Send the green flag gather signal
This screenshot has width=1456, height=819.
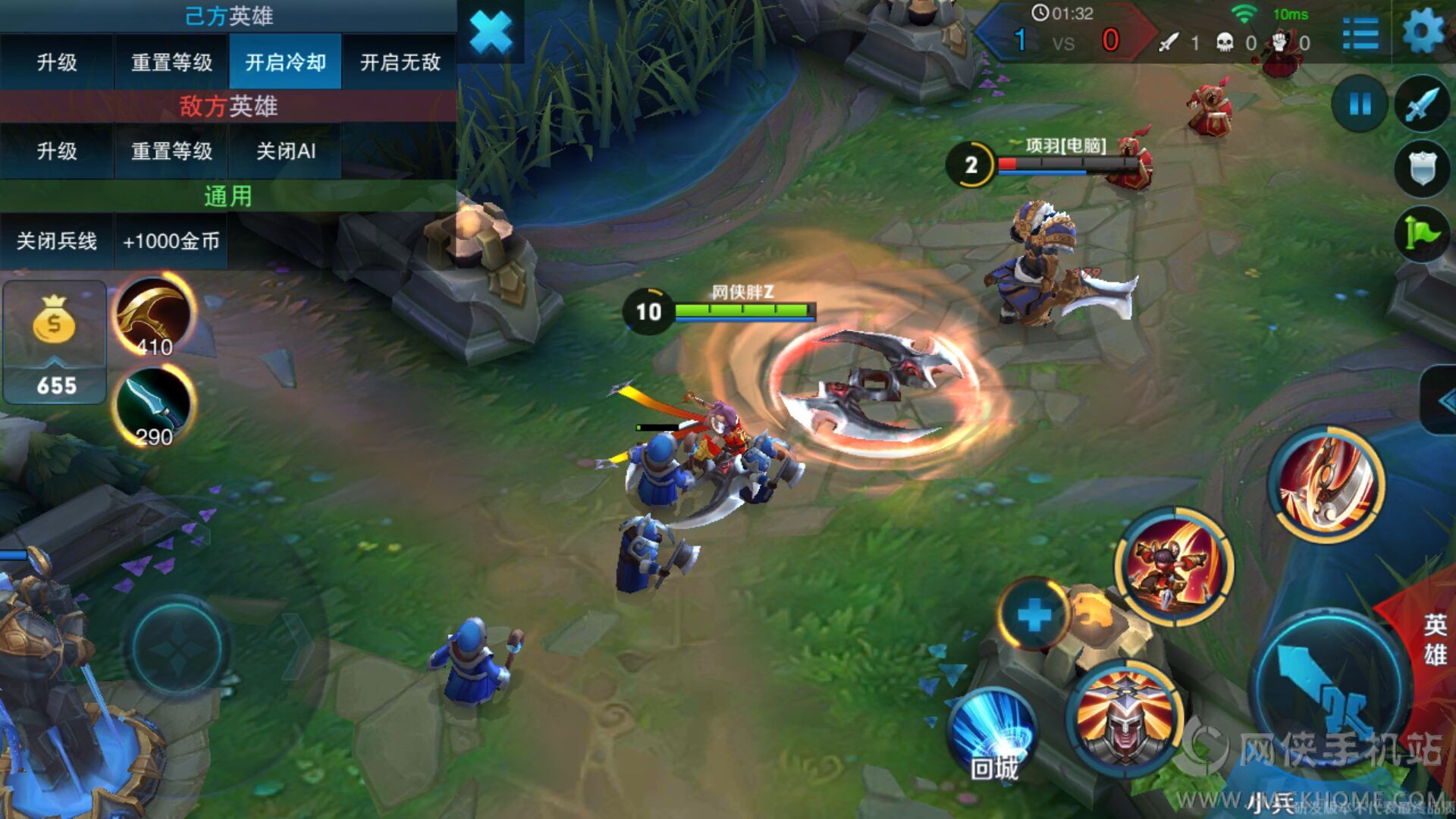[x=1422, y=234]
